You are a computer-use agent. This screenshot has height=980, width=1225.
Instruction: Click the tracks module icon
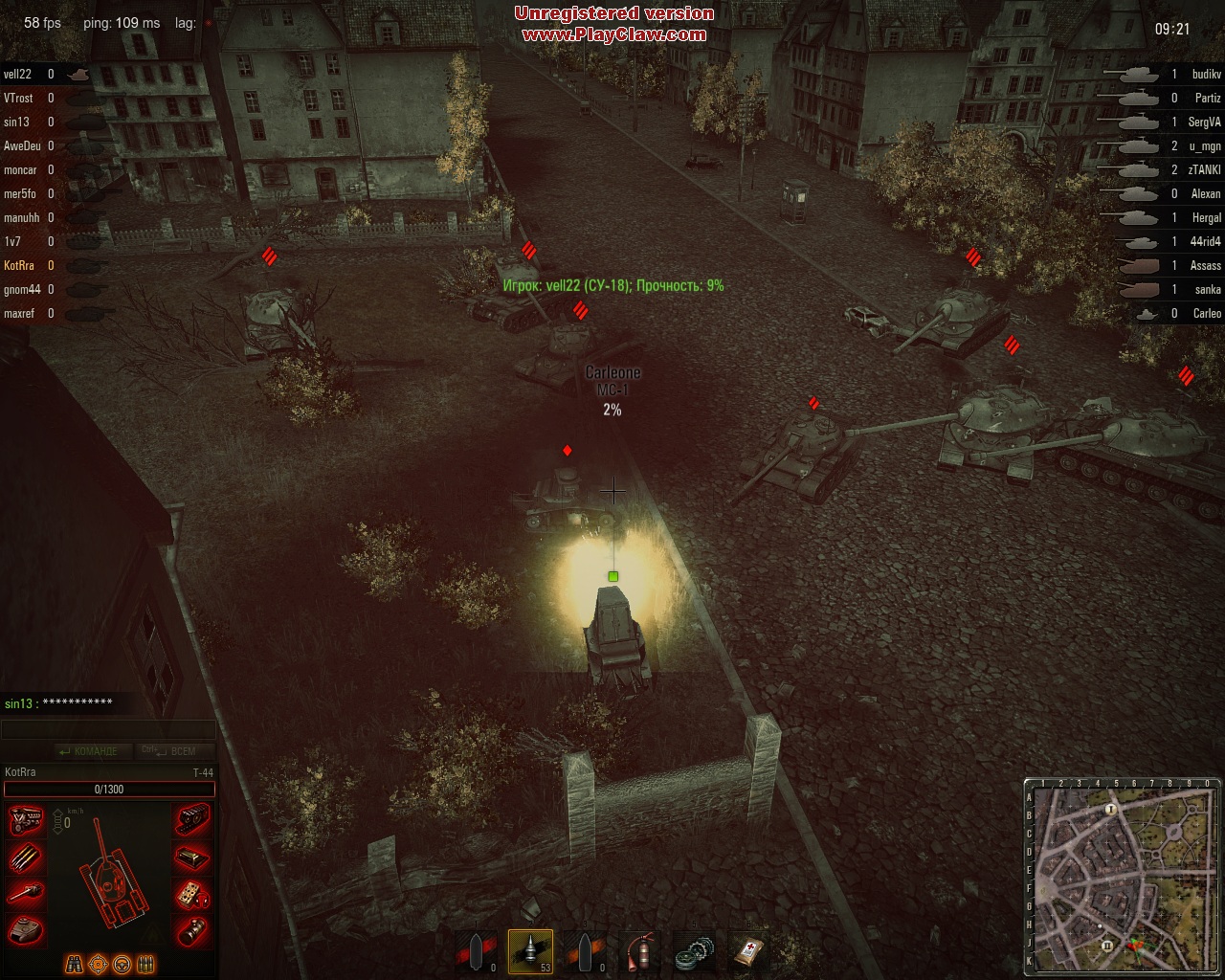click(x=192, y=821)
